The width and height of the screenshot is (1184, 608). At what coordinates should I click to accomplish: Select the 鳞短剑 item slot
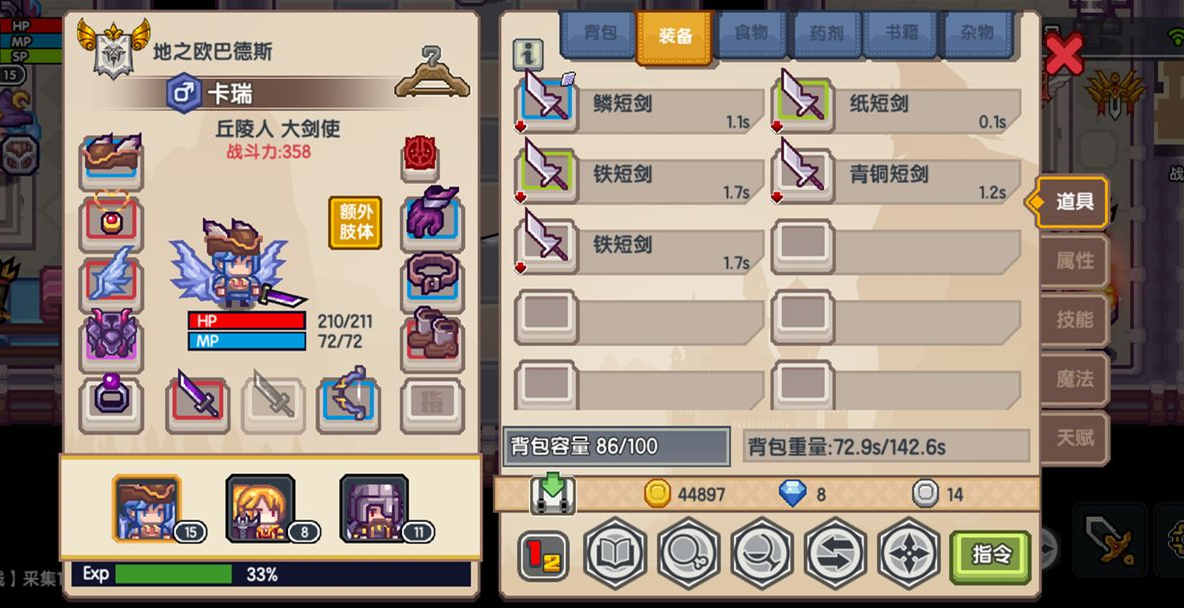point(547,102)
